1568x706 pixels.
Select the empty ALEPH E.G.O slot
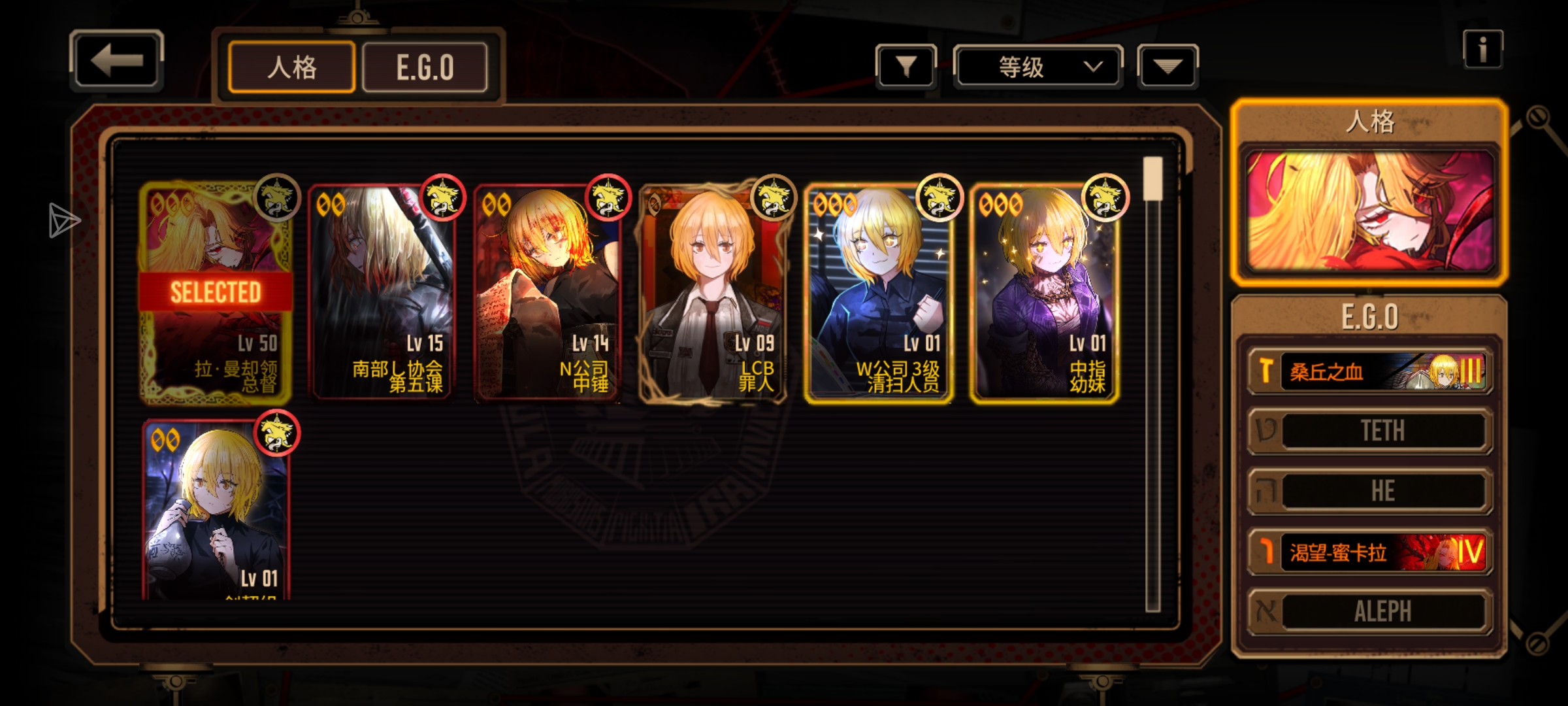(1369, 612)
